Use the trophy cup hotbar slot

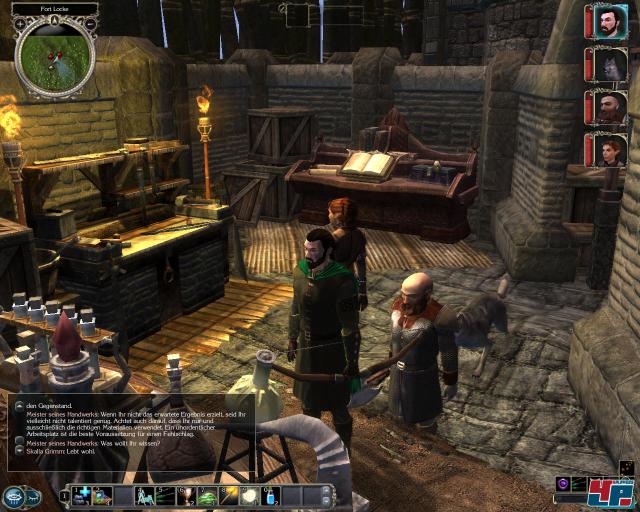pos(185,495)
